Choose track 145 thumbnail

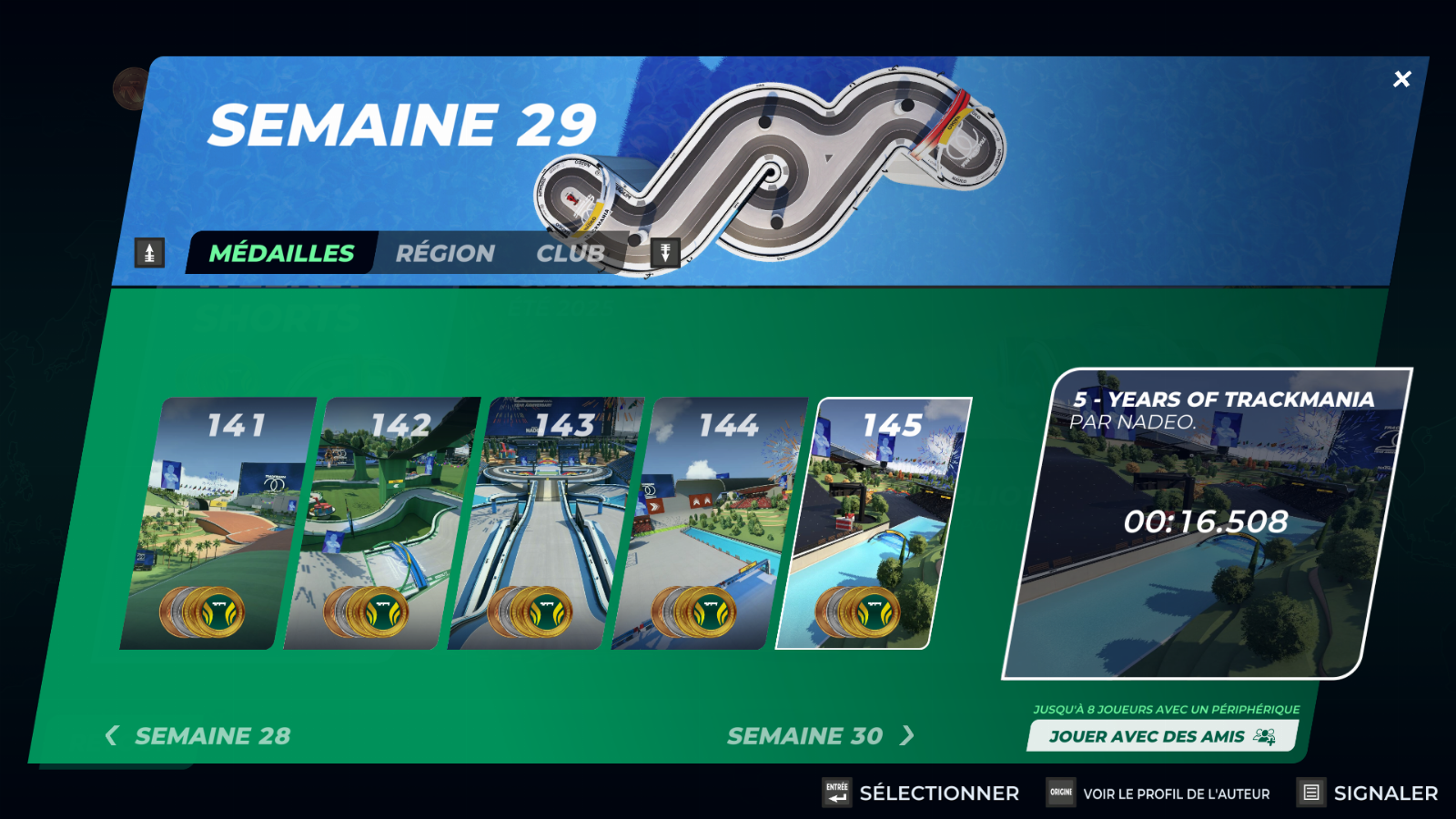click(x=872, y=523)
